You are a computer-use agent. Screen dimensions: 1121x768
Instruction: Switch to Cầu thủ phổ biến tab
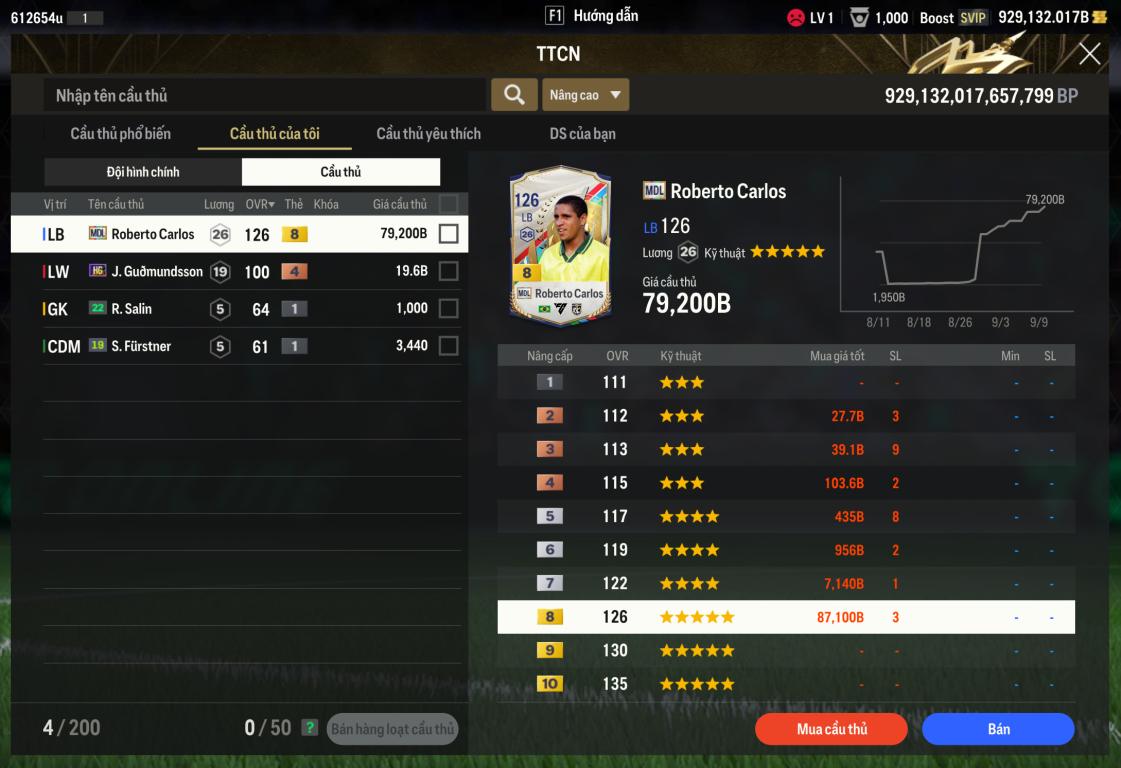tap(120, 134)
